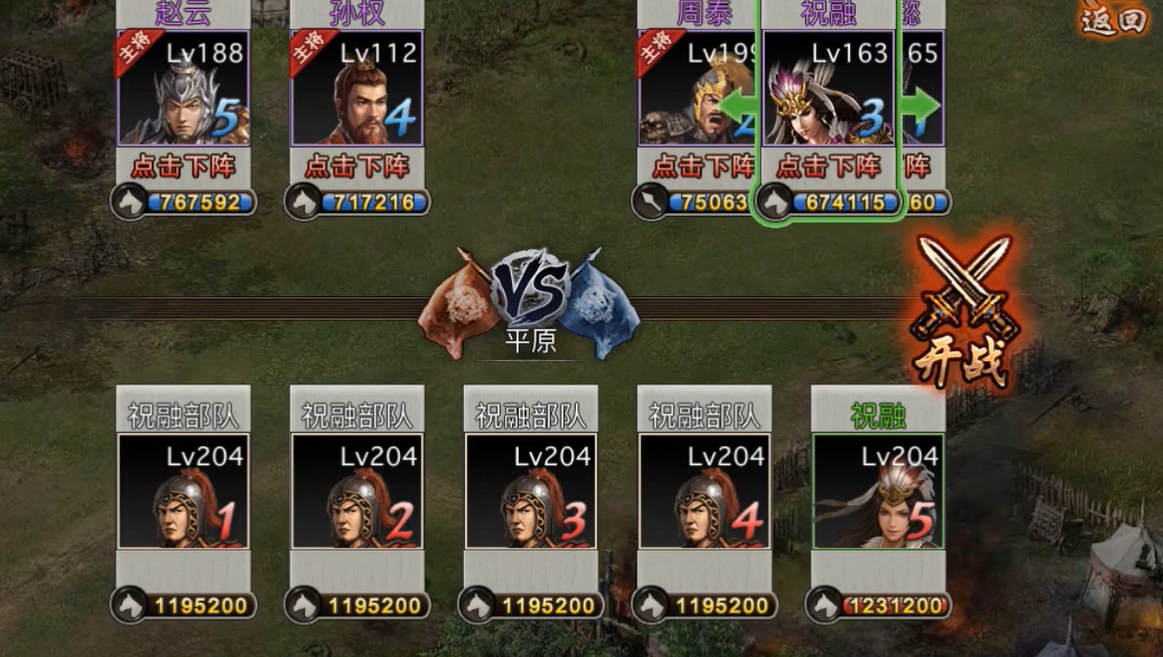
Task: Move 祝融 right with green arrow
Action: tap(921, 104)
